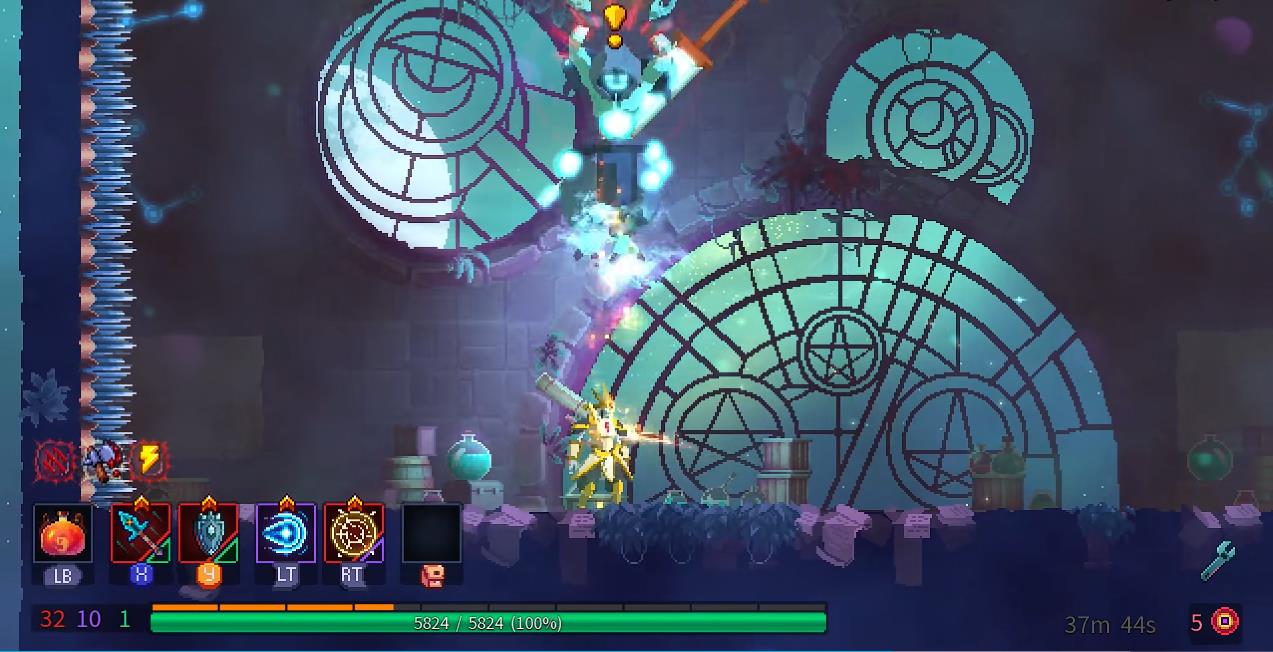Click the teal wrench icon

tap(1219, 561)
